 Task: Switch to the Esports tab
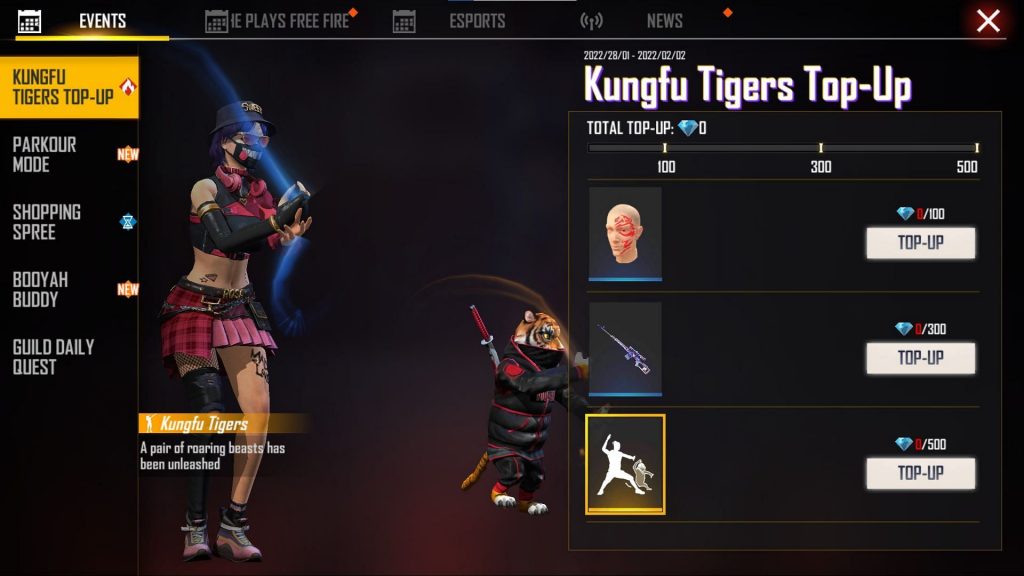coord(462,21)
